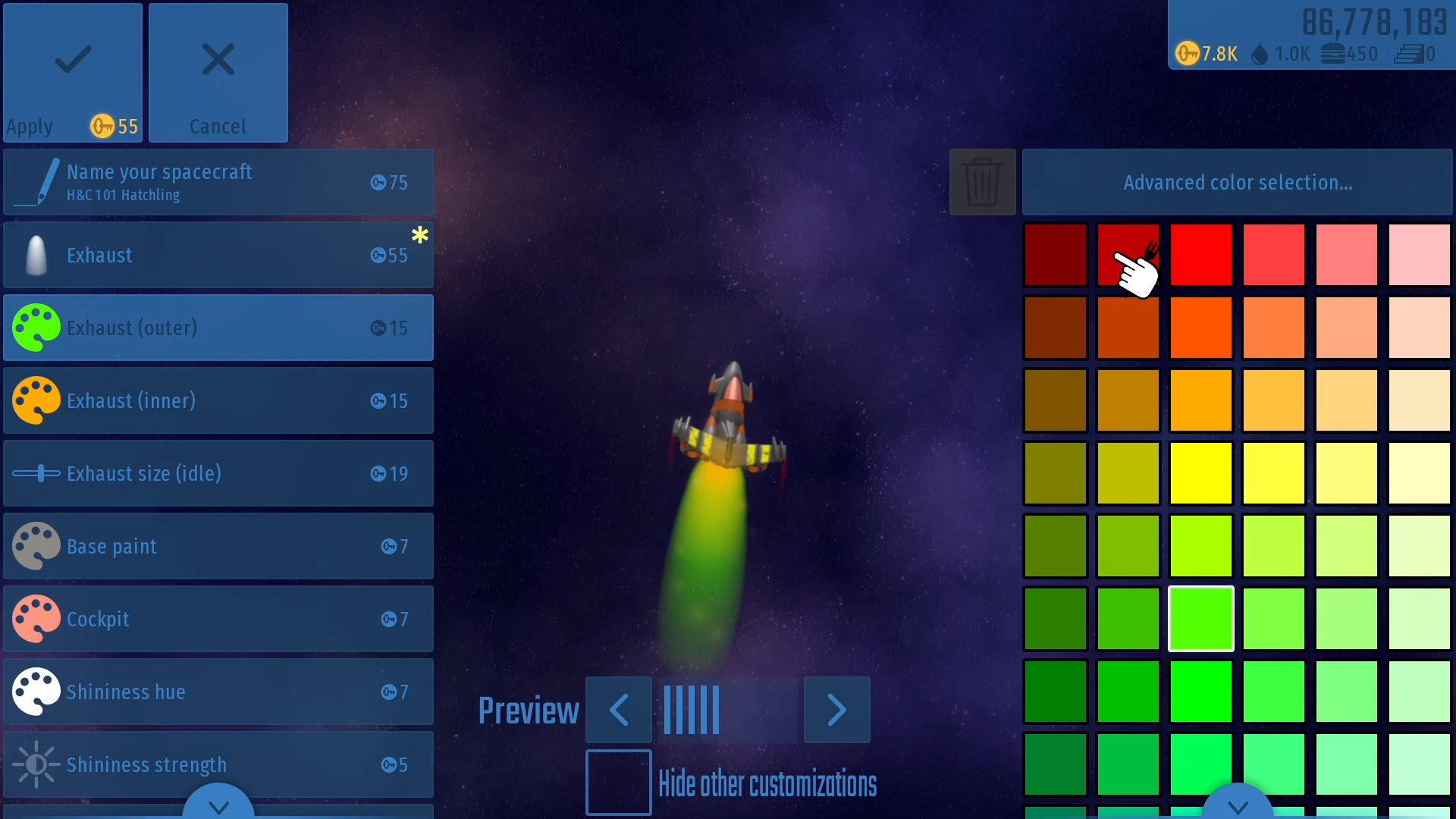The image size is (1456, 819).
Task: Click the pencil icon to rename spacecraft
Action: pos(35,182)
